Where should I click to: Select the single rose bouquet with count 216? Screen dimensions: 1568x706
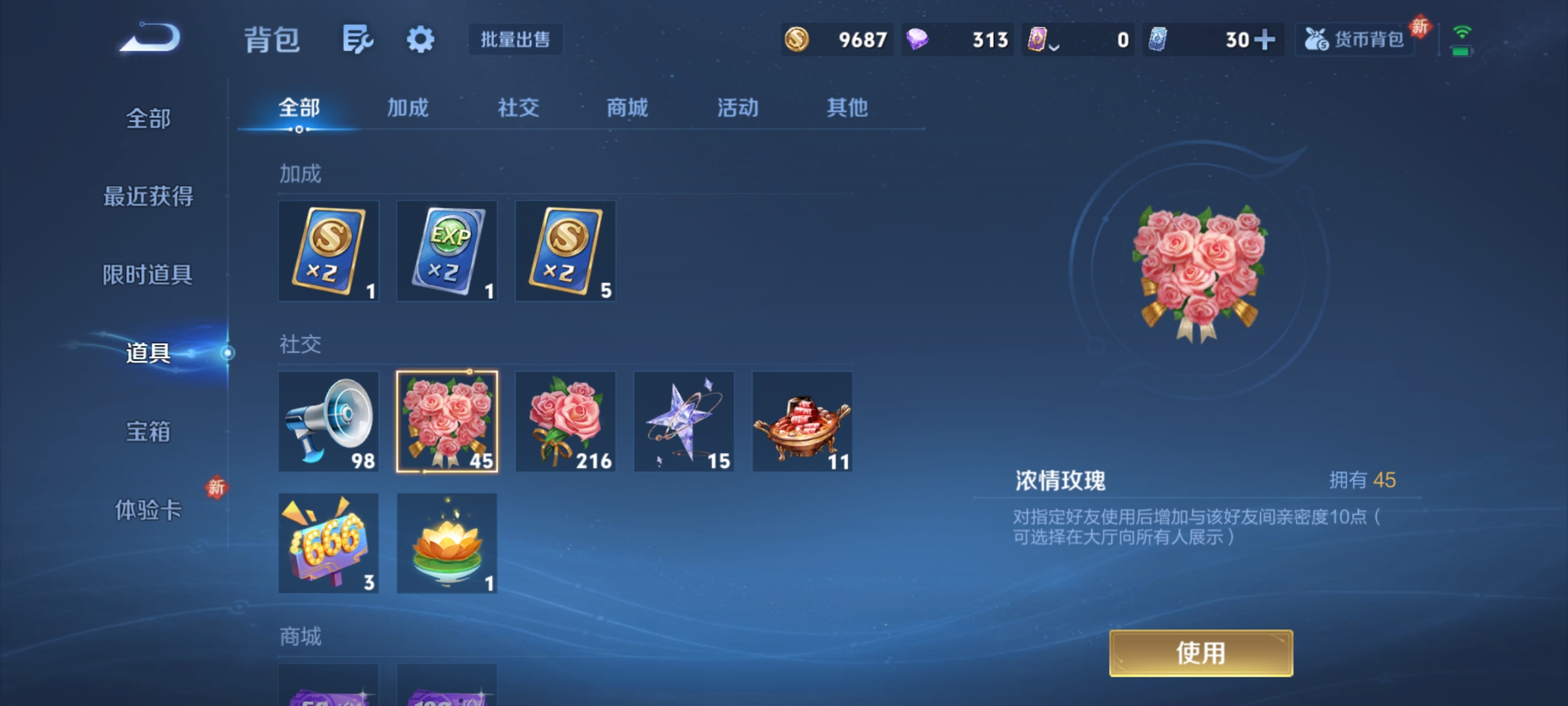point(565,422)
